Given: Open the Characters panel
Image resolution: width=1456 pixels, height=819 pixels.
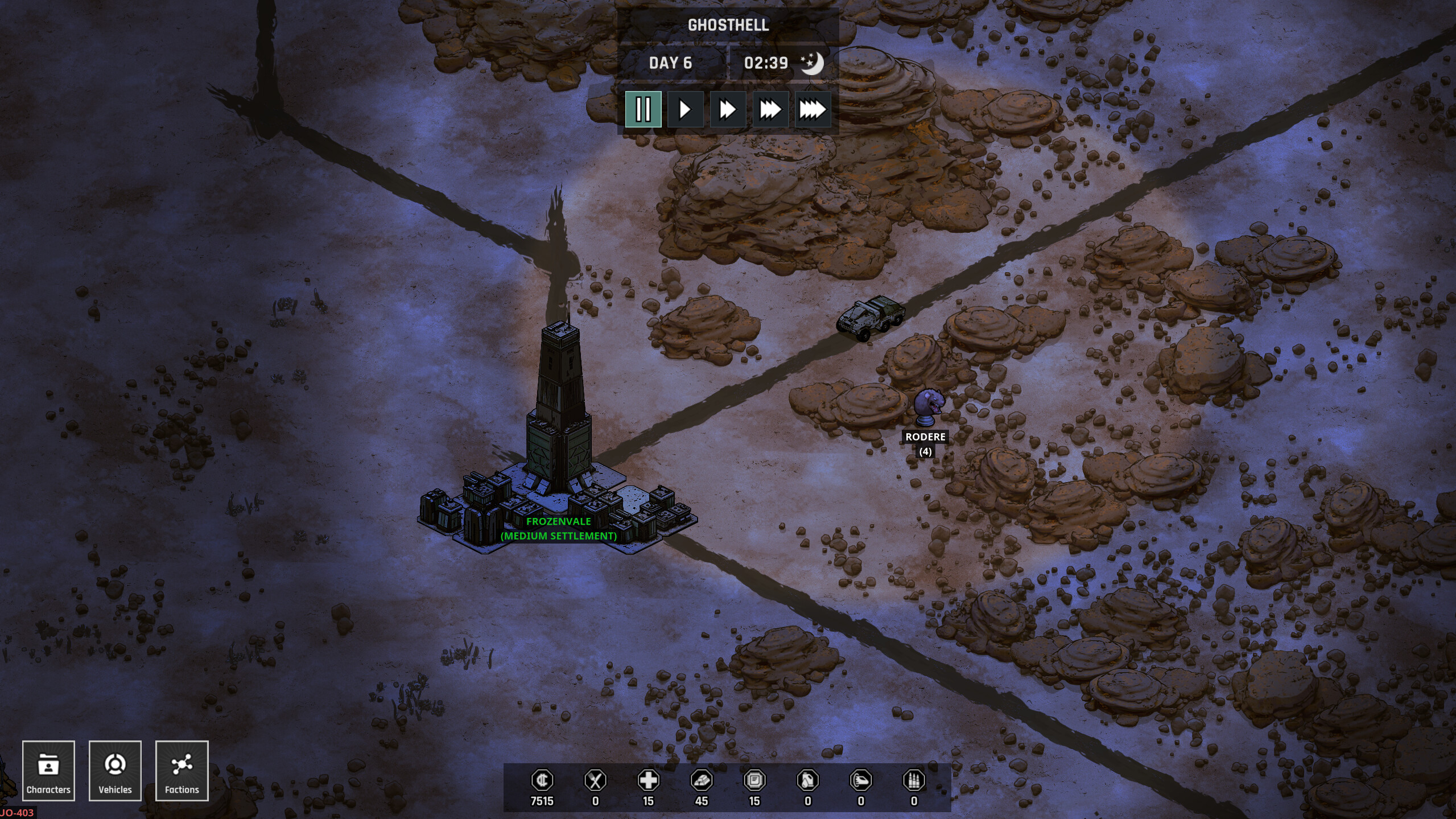Looking at the screenshot, I should coord(48,771).
